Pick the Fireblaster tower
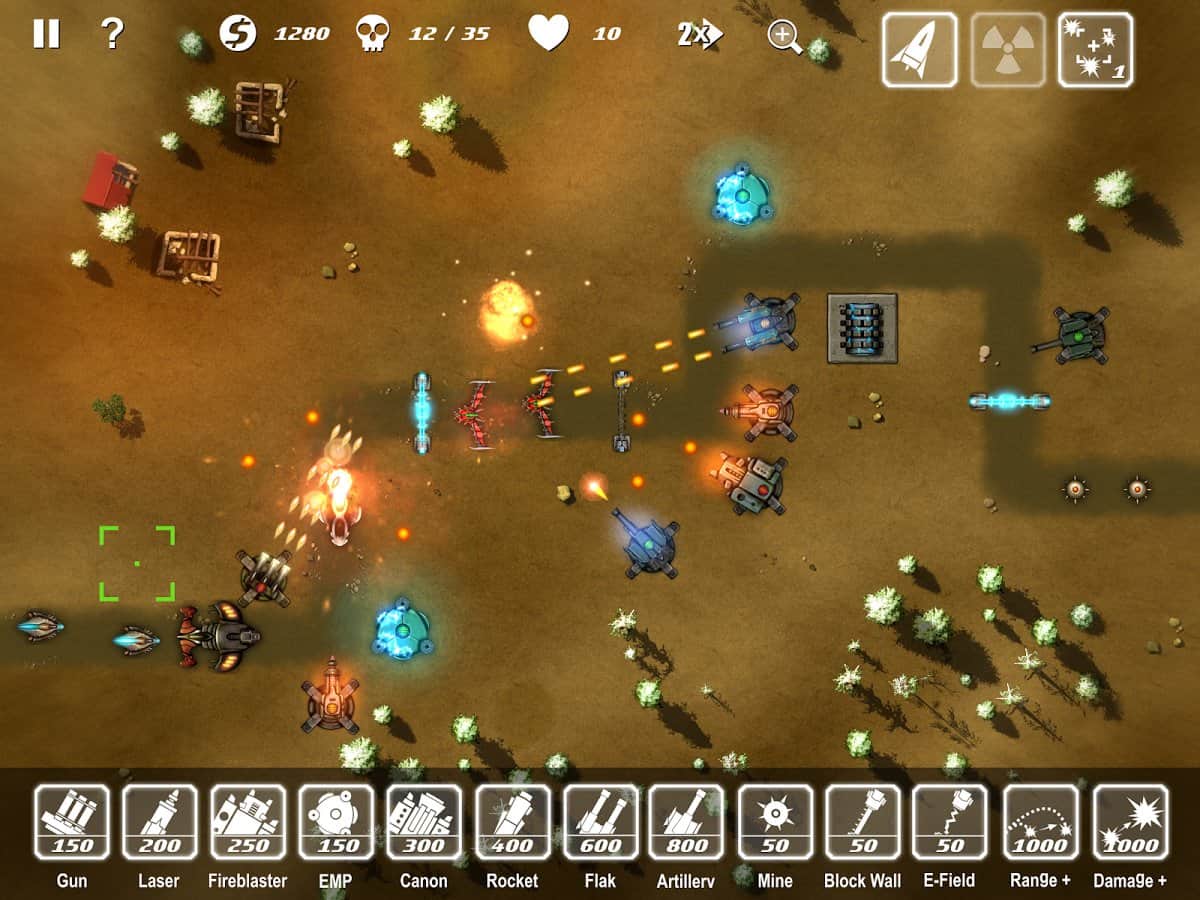Screen dimensions: 1200x900 (x=248, y=822)
